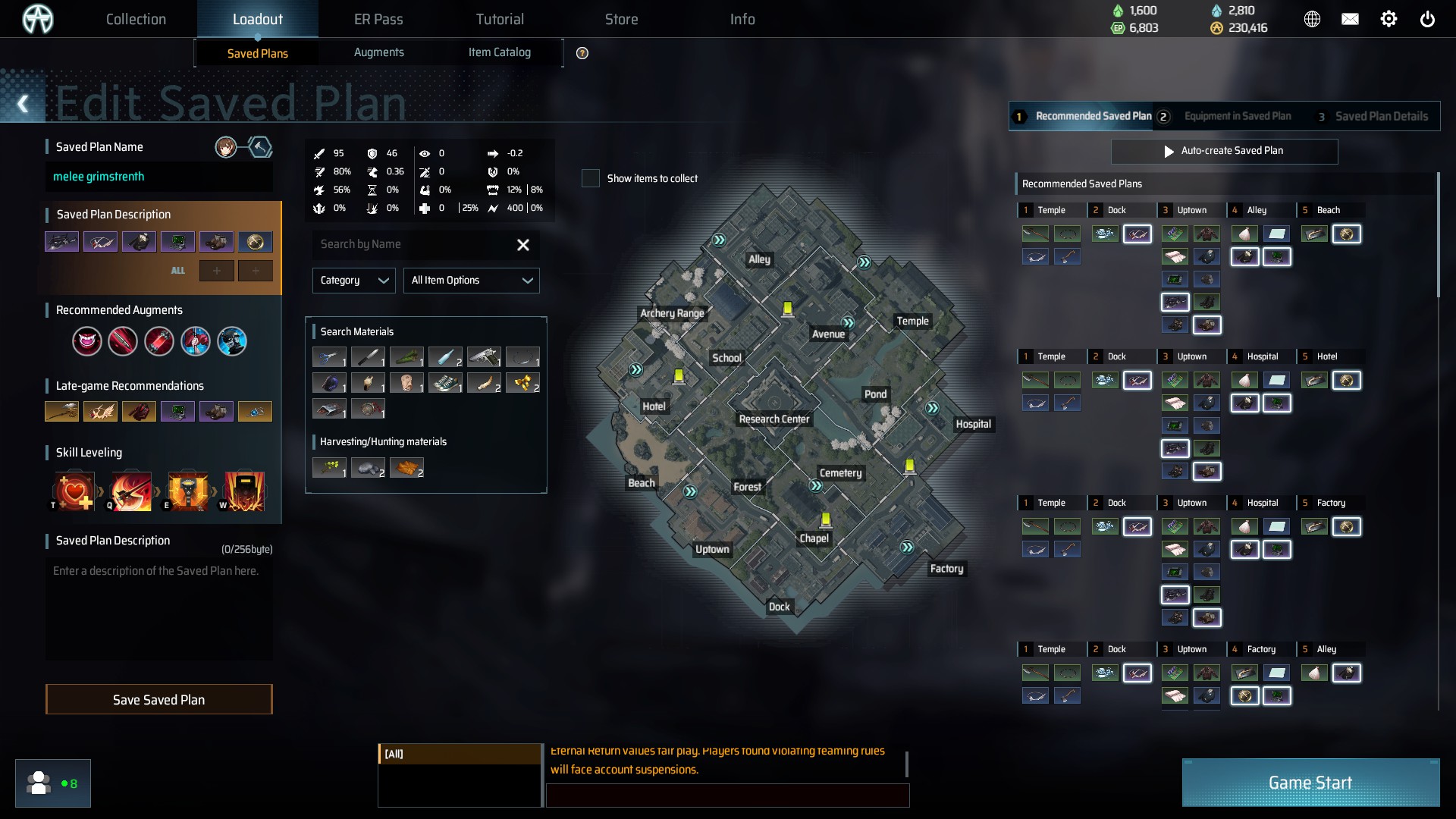The width and height of the screenshot is (1456, 819).
Task: Go back with the left arrow
Action: 23,104
